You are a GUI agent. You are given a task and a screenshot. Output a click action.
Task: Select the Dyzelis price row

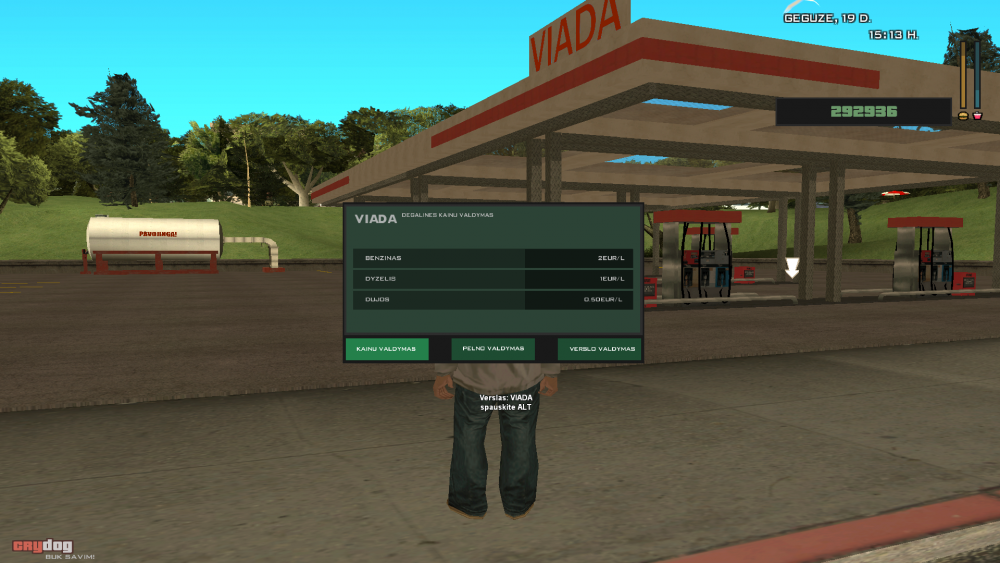tap(493, 278)
